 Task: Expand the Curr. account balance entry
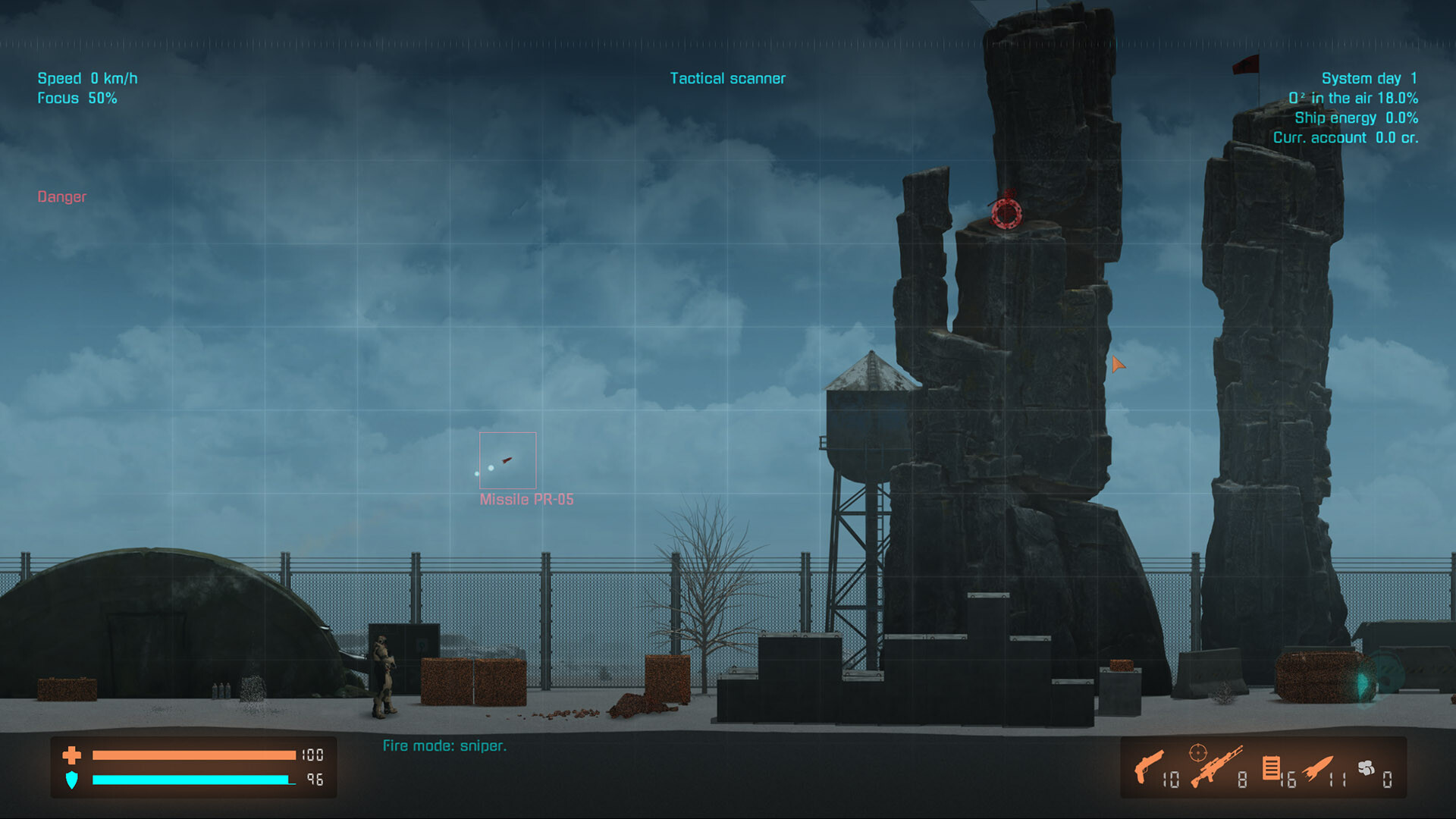[1346, 137]
